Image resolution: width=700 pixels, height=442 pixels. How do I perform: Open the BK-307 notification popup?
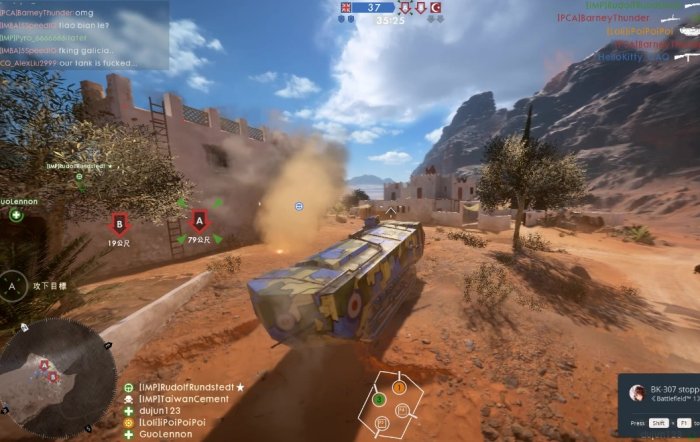[660, 393]
